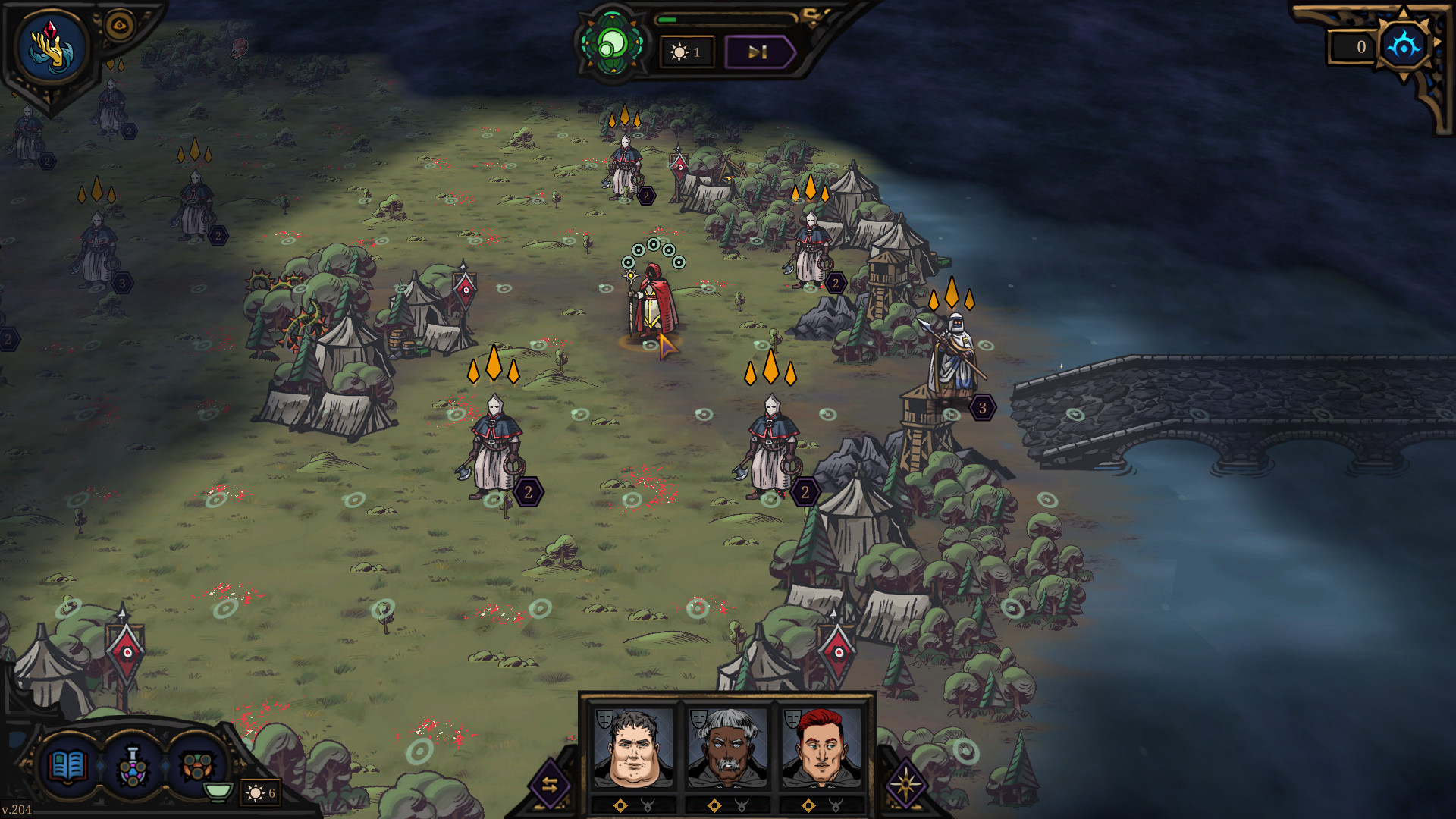Toggle the mask on the gray-haired character's portrait
Image resolution: width=1456 pixels, height=819 pixels.
pyautogui.click(x=698, y=719)
